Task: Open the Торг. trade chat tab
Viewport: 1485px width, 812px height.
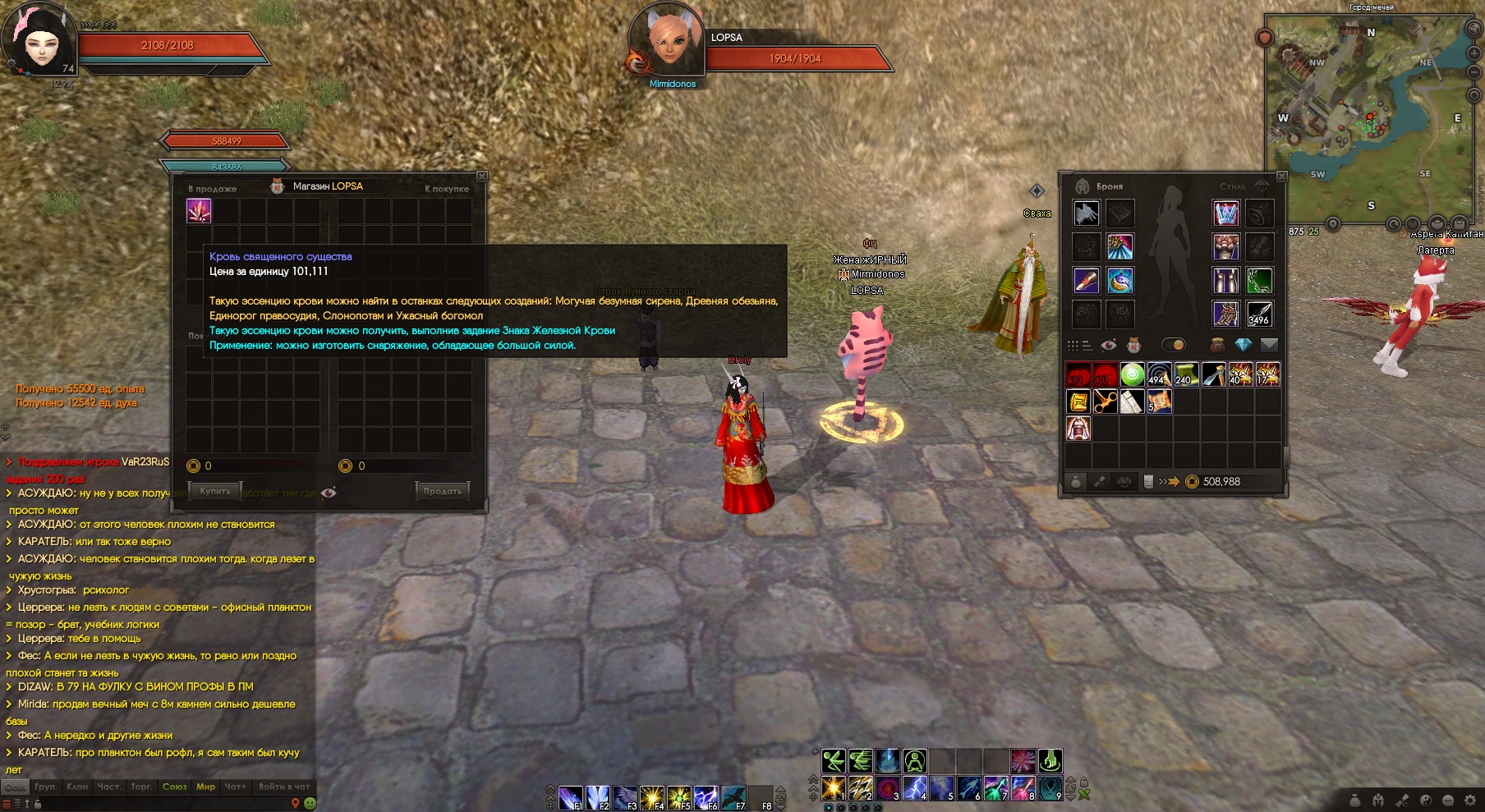Action: click(x=141, y=787)
